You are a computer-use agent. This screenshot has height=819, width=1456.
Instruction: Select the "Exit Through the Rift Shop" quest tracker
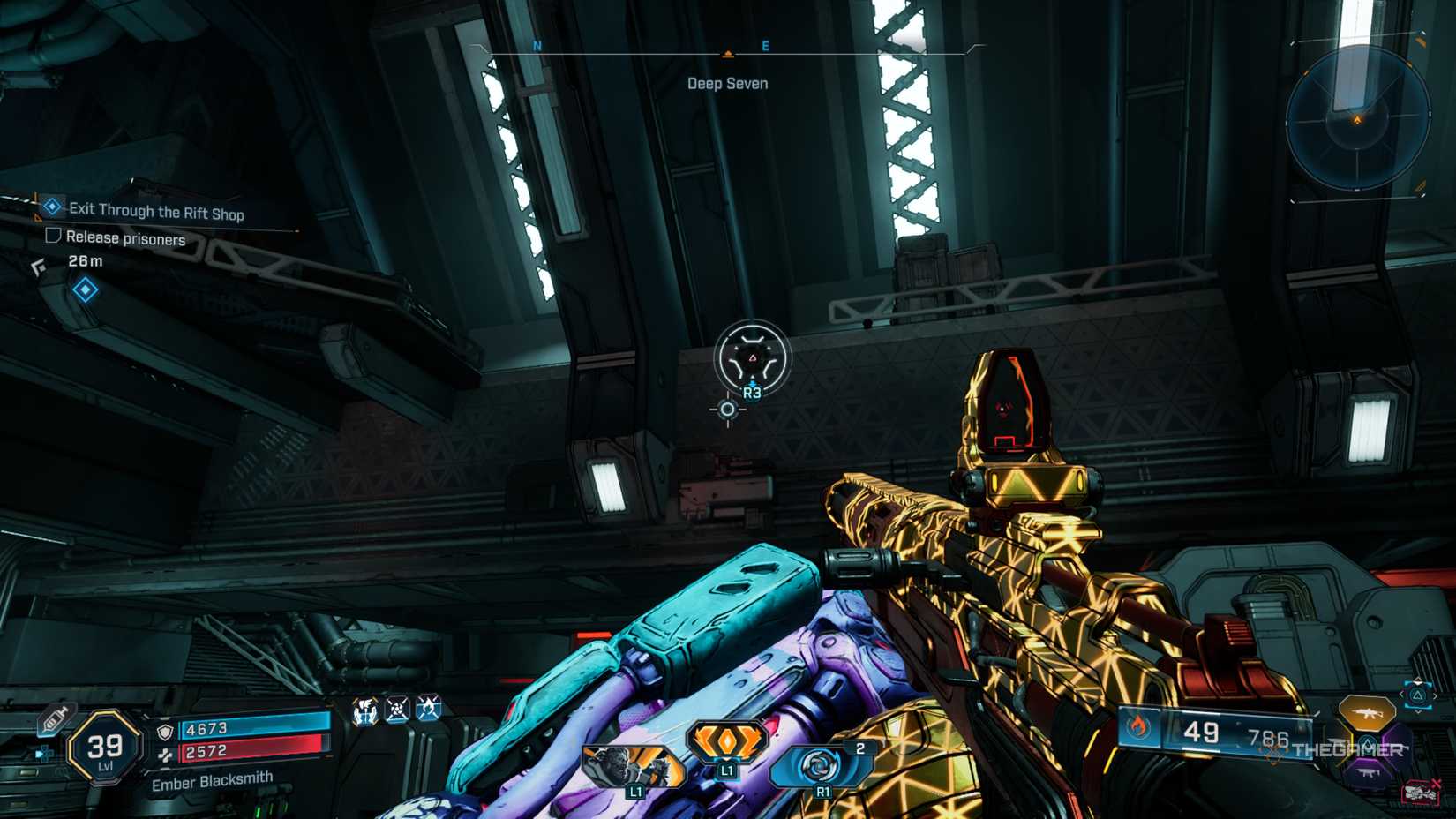(x=156, y=211)
